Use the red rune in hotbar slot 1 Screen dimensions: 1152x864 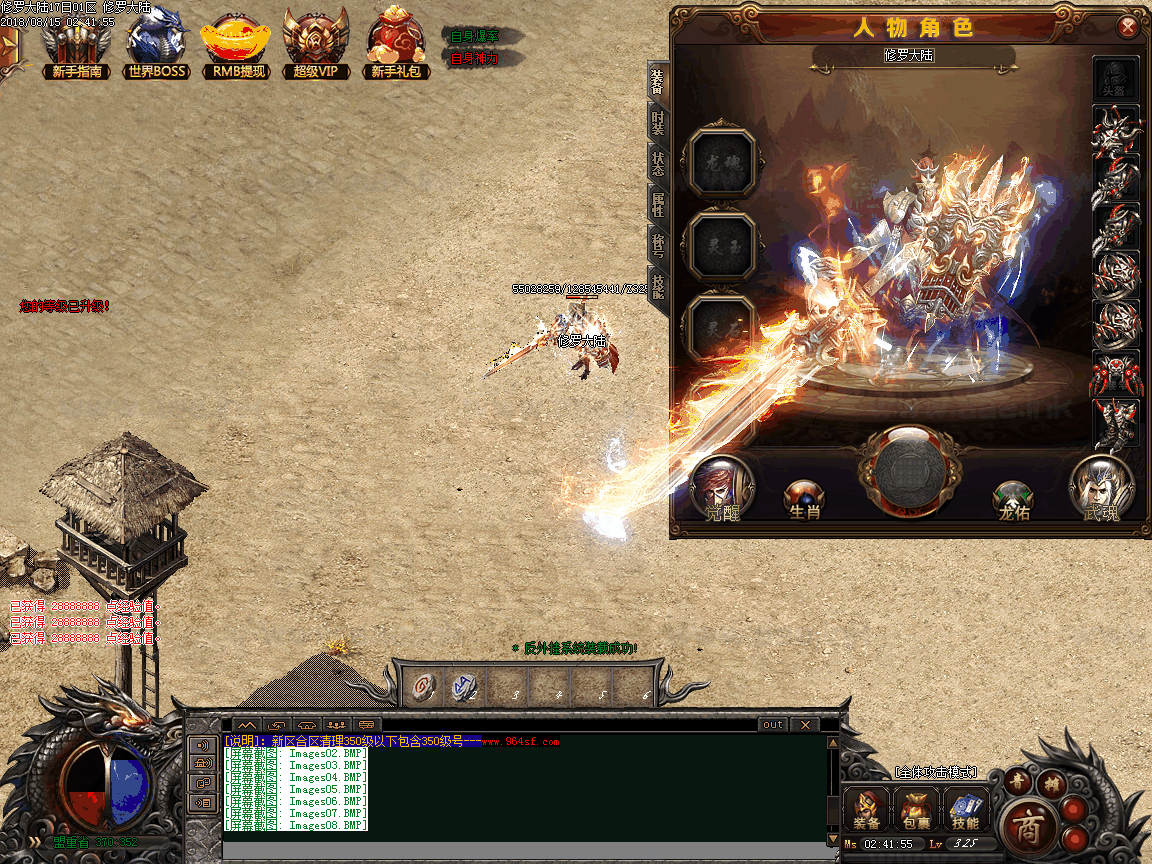(424, 686)
